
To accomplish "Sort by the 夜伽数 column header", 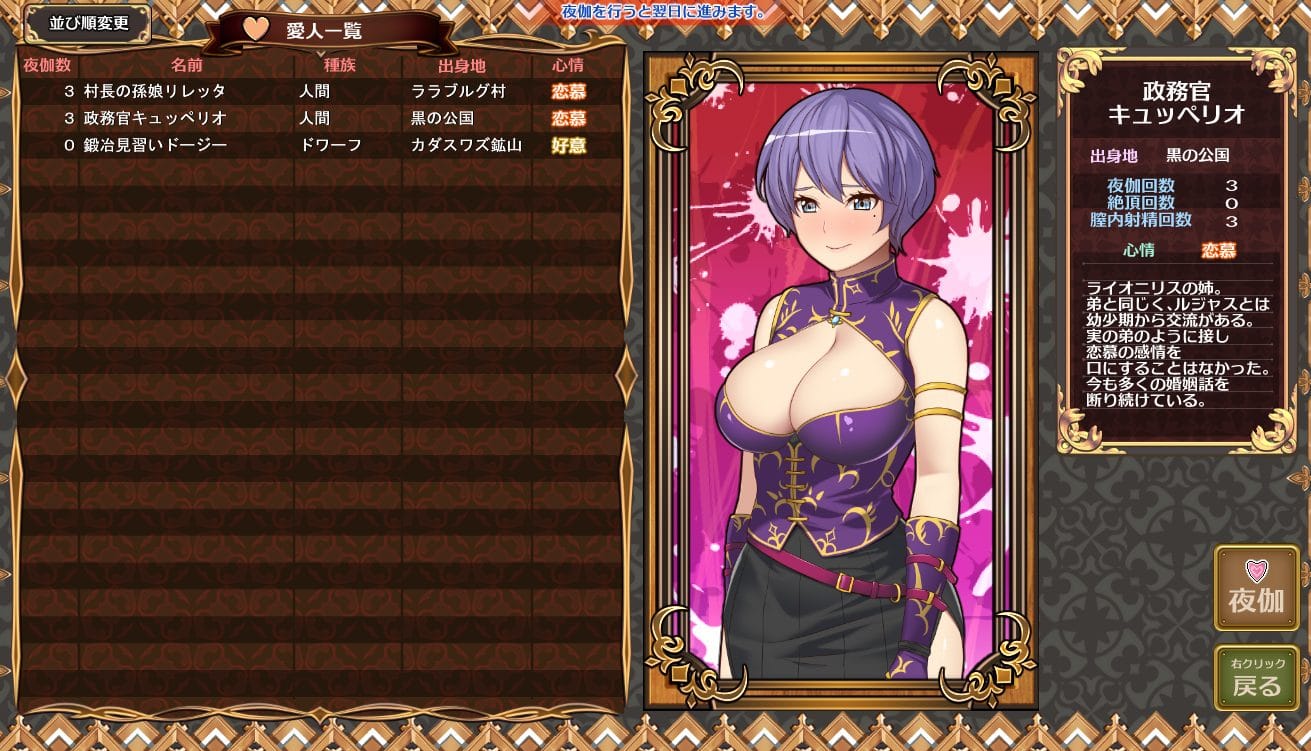I will (47, 66).
